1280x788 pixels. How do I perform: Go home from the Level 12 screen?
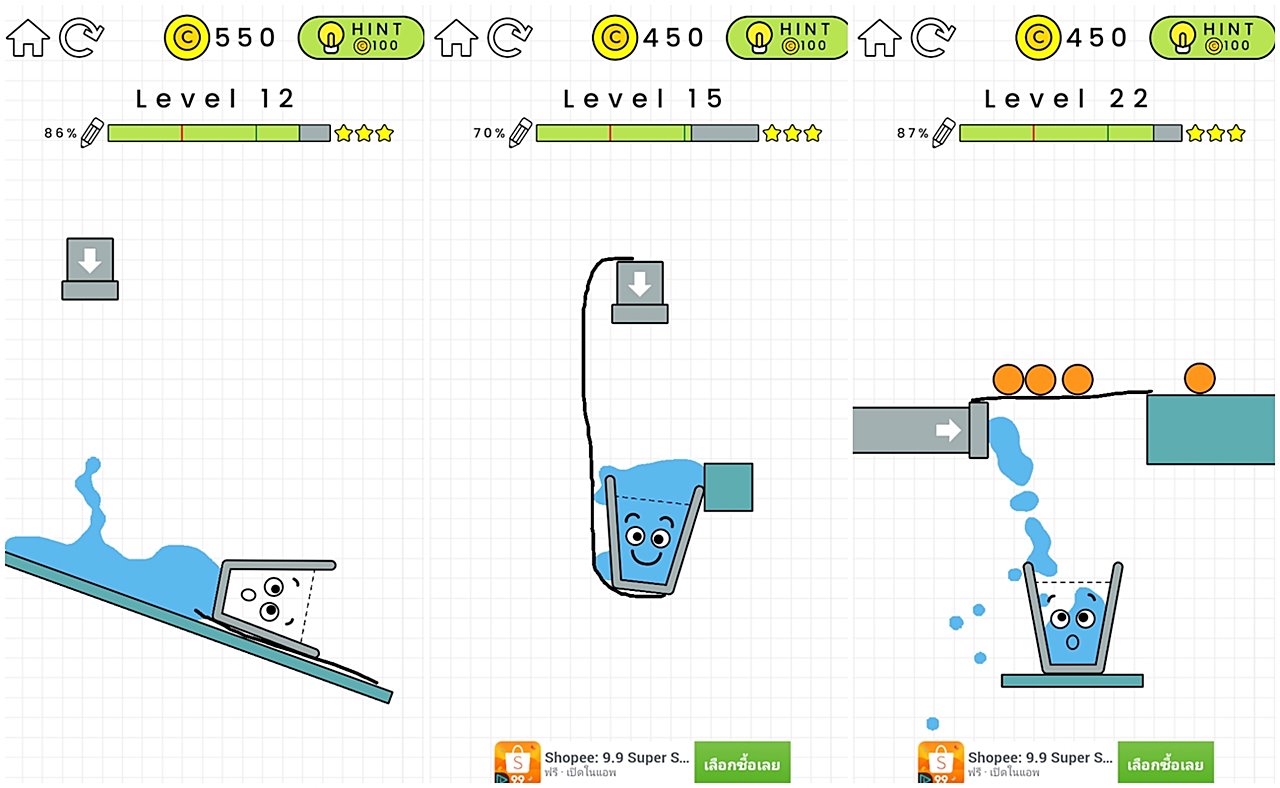27,38
